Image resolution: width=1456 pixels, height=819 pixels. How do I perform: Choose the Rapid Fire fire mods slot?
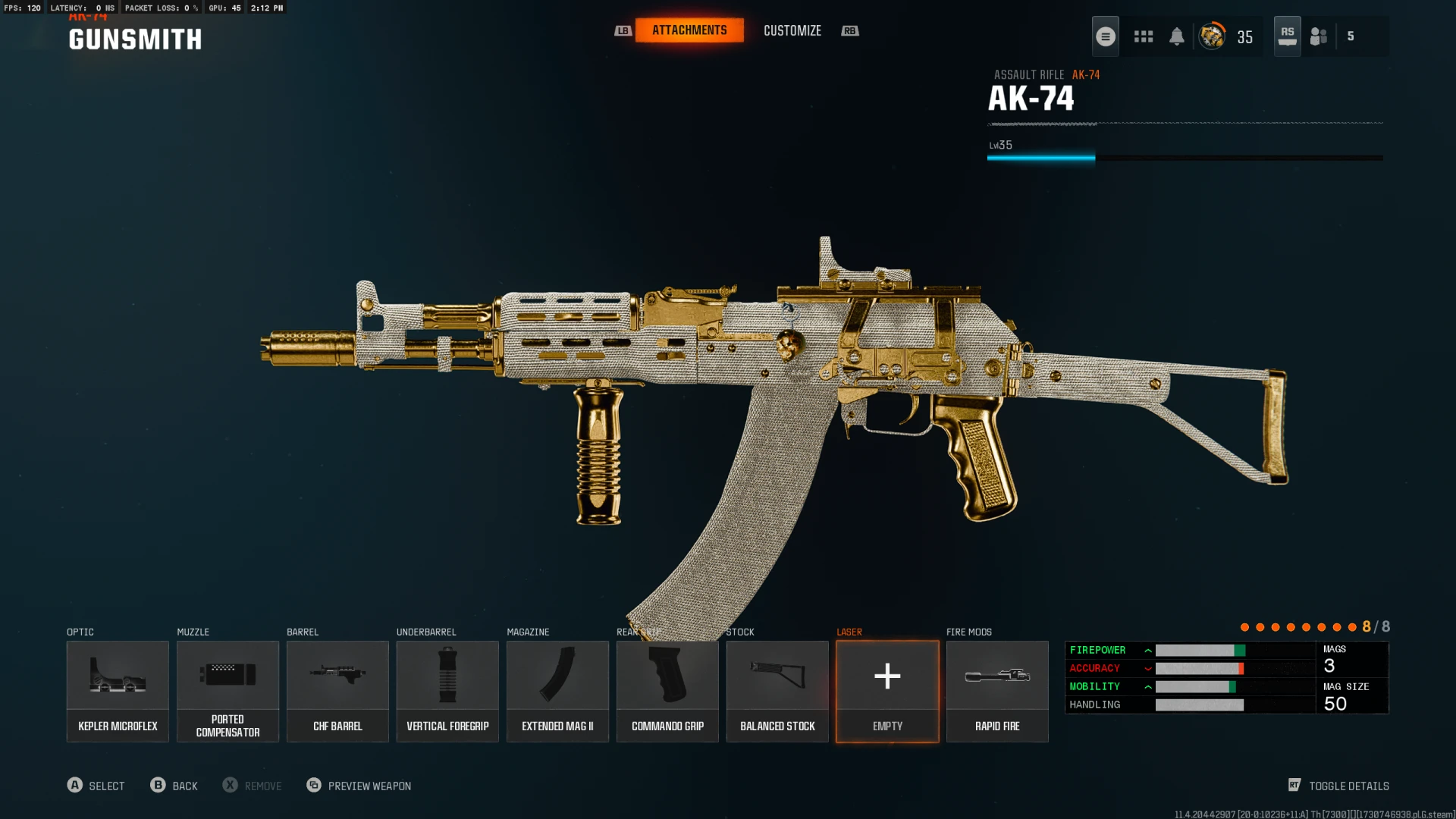point(997,691)
